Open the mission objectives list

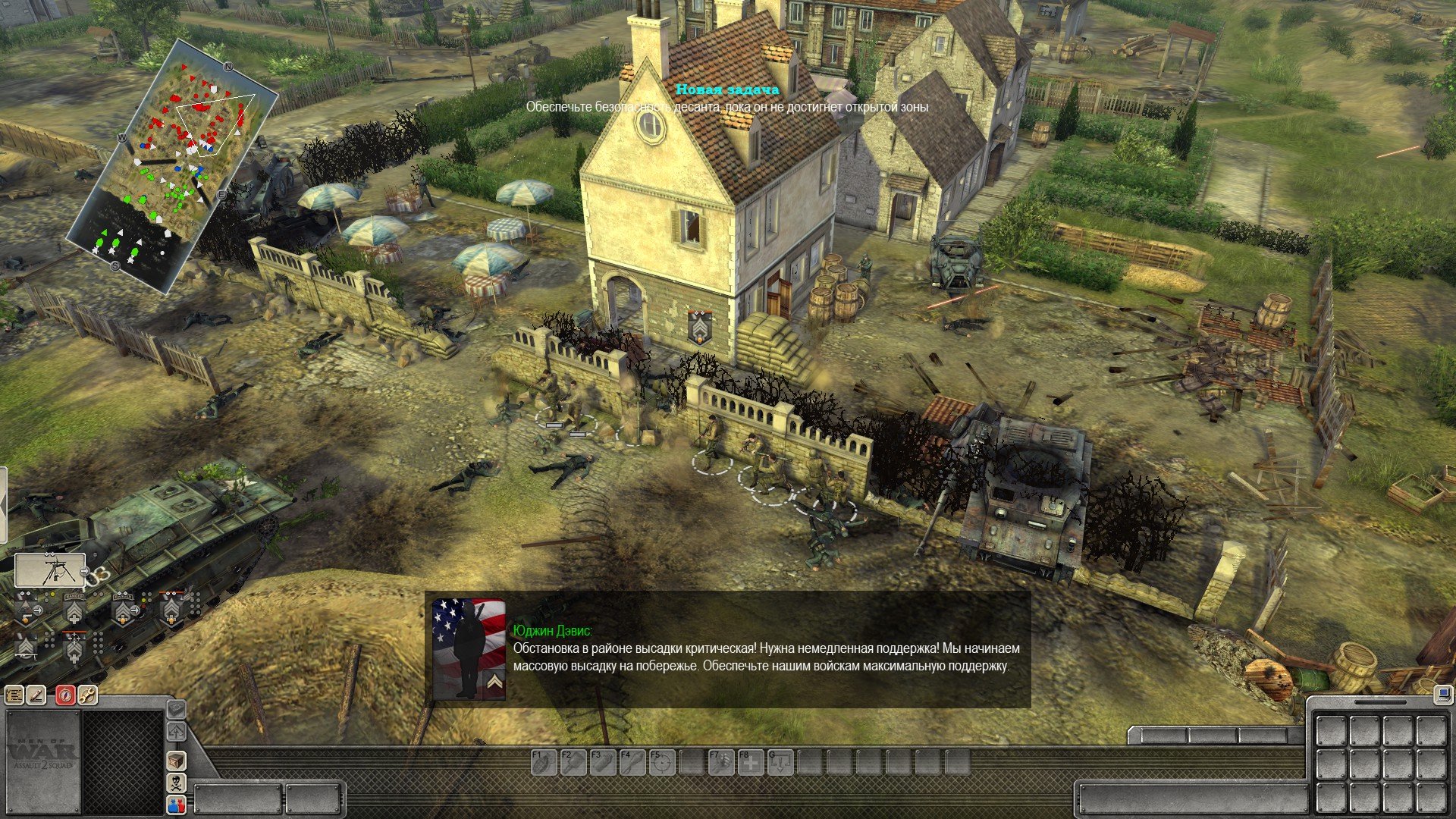[x=14, y=695]
